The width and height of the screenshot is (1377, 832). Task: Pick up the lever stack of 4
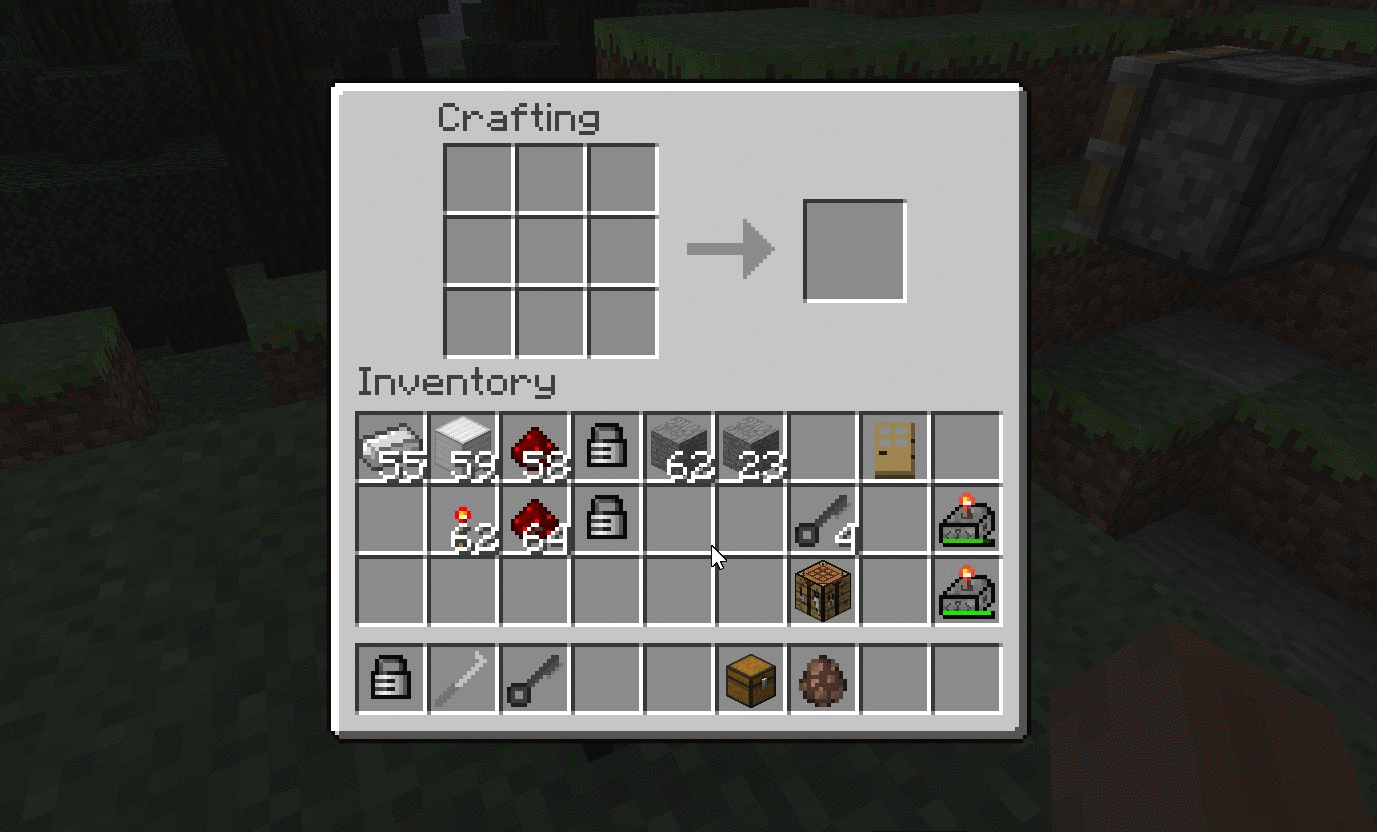tap(823, 518)
